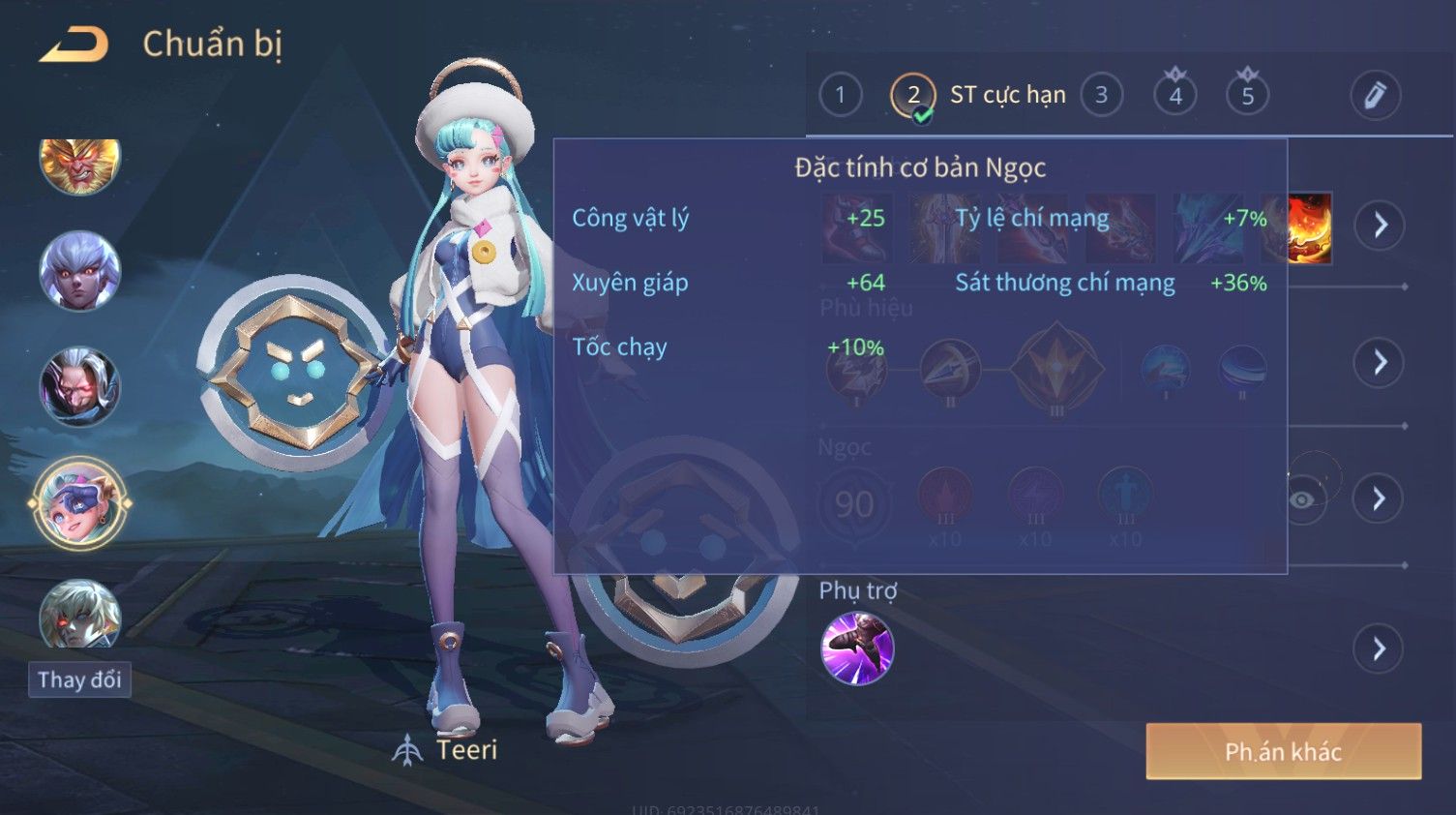The image size is (1456, 815).
Task: Toggle the eye icon for Ngọc stats
Action: coord(1302,499)
